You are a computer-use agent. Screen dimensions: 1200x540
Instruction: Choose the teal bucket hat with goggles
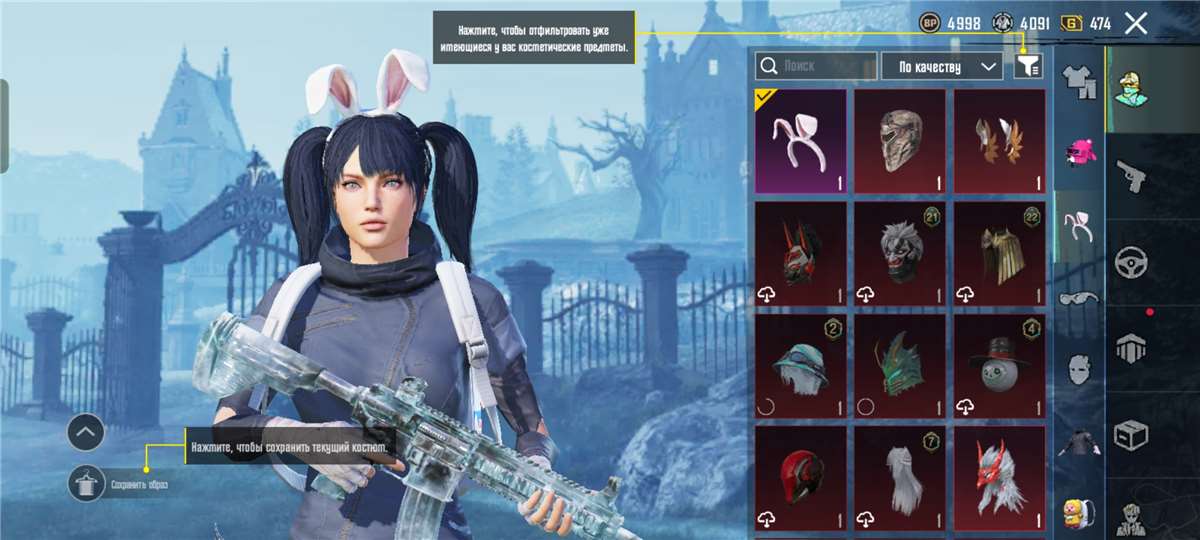pyautogui.click(x=800, y=366)
